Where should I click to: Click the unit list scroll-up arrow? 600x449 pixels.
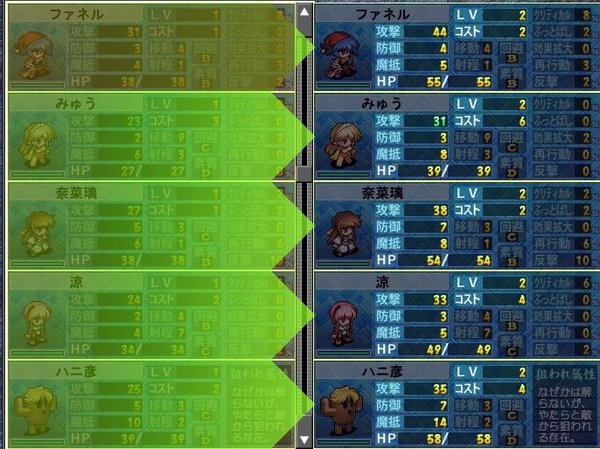(305, 12)
